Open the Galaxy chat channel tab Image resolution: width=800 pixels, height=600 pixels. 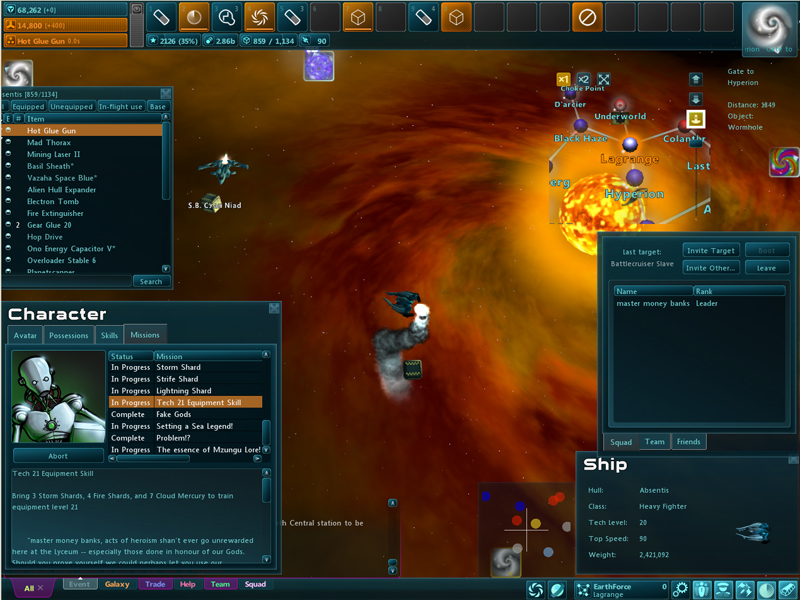coord(117,584)
